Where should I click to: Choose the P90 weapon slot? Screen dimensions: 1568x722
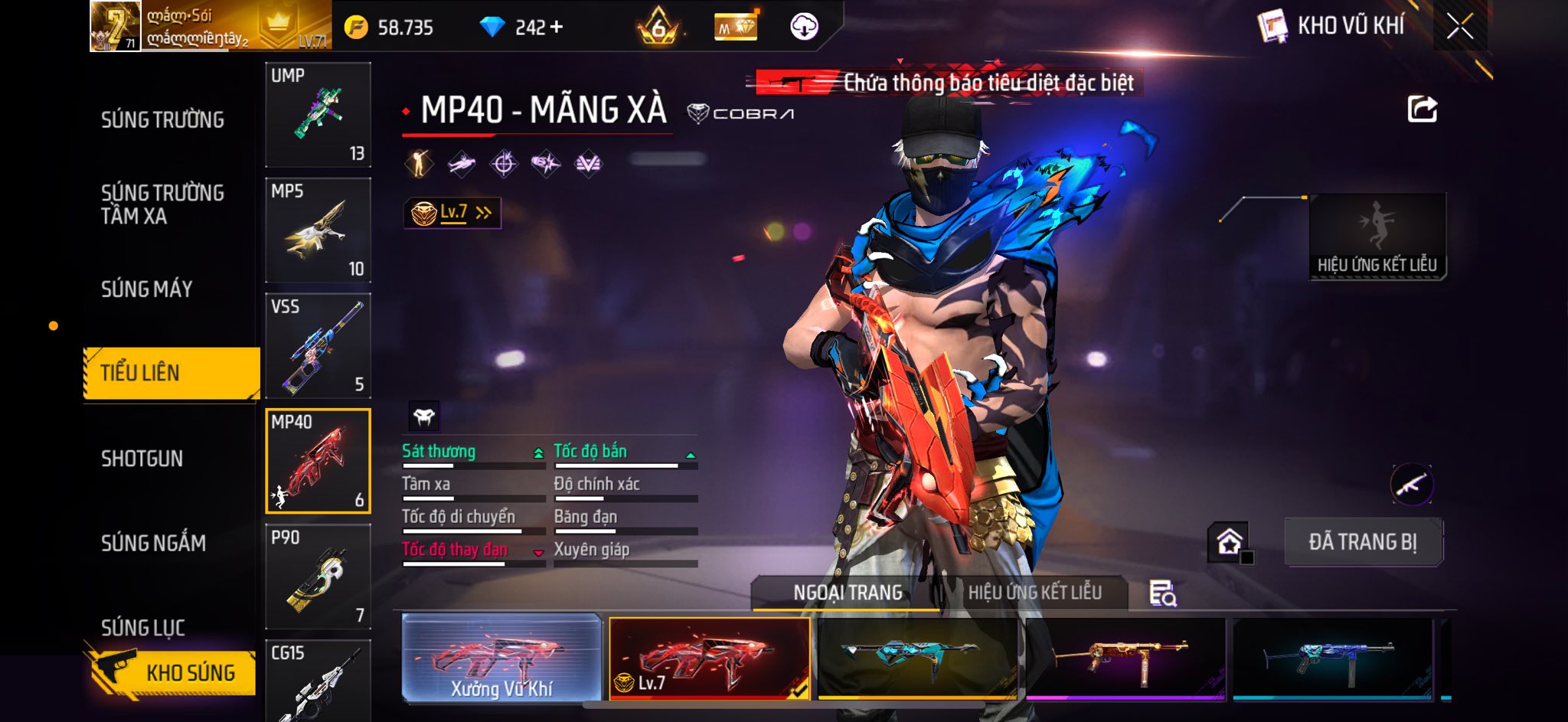(318, 576)
